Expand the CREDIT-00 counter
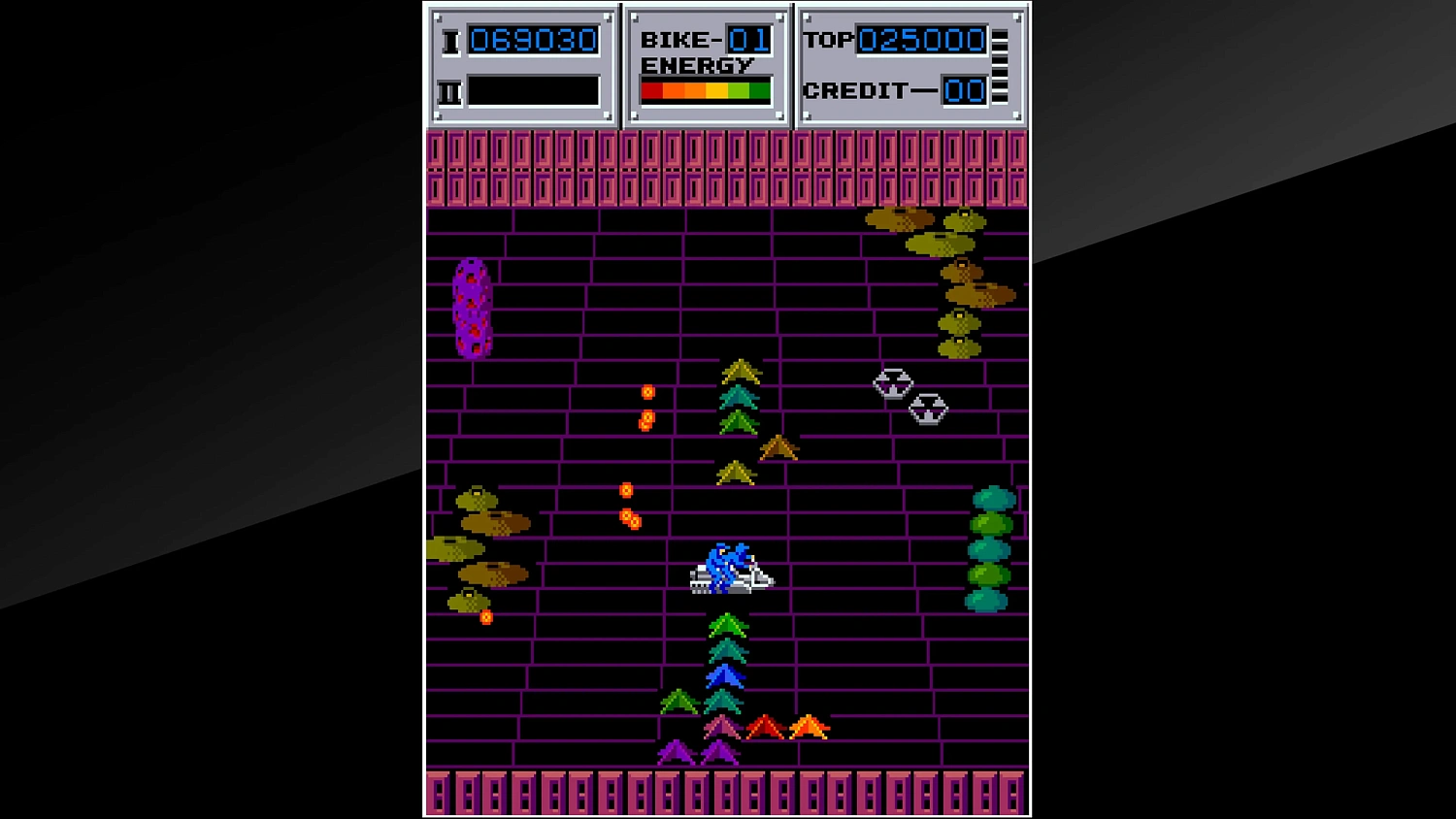This screenshot has width=1456, height=819. tap(965, 90)
